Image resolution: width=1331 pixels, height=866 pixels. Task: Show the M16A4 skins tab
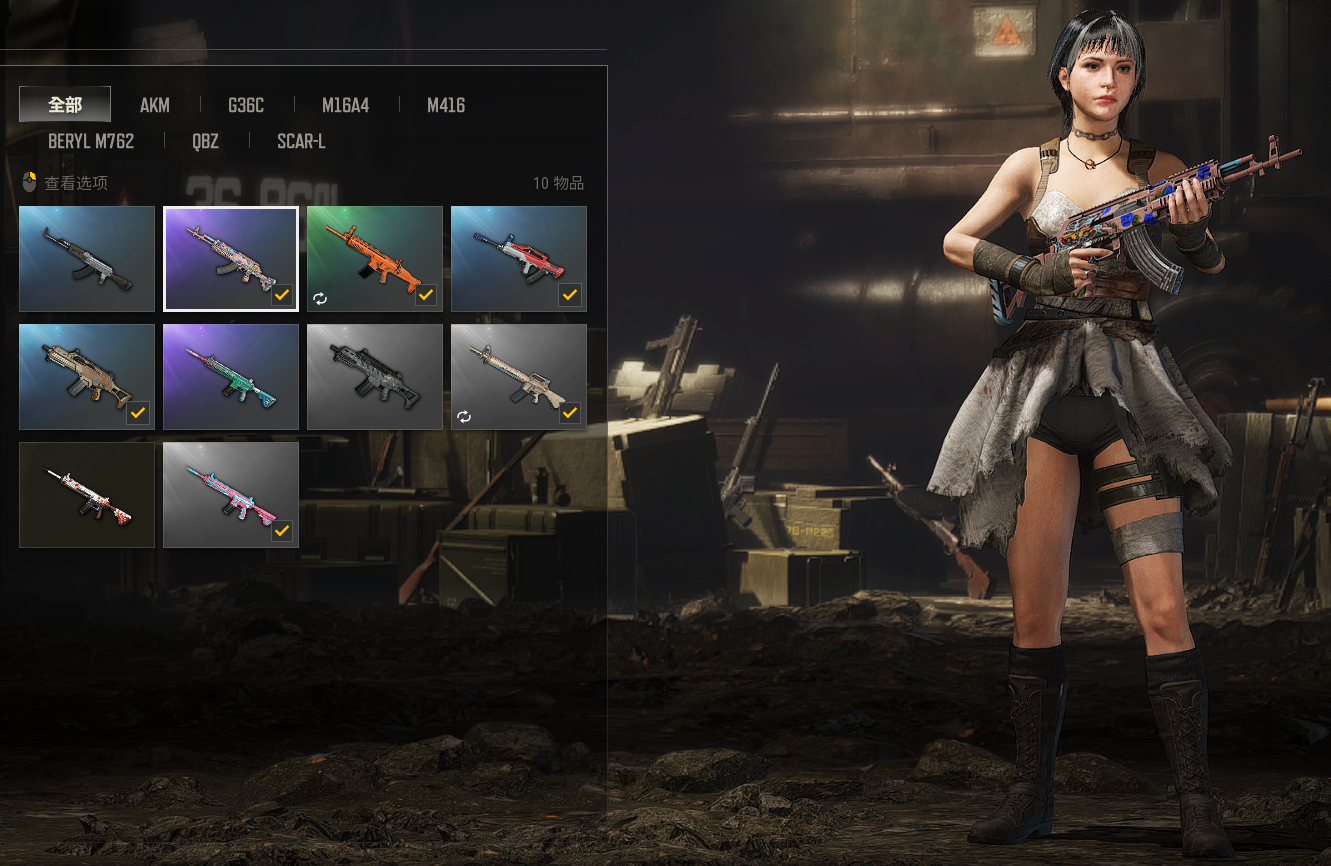345,105
